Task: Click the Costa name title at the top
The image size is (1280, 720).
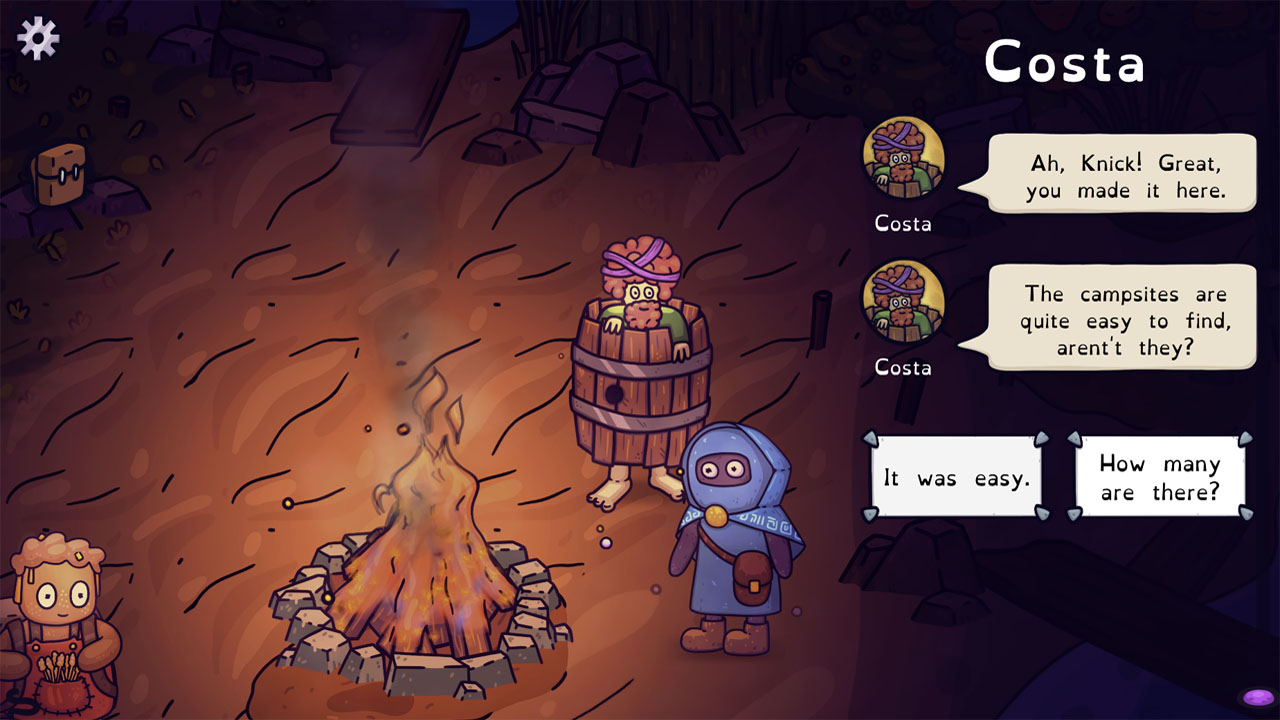Action: coord(1064,62)
